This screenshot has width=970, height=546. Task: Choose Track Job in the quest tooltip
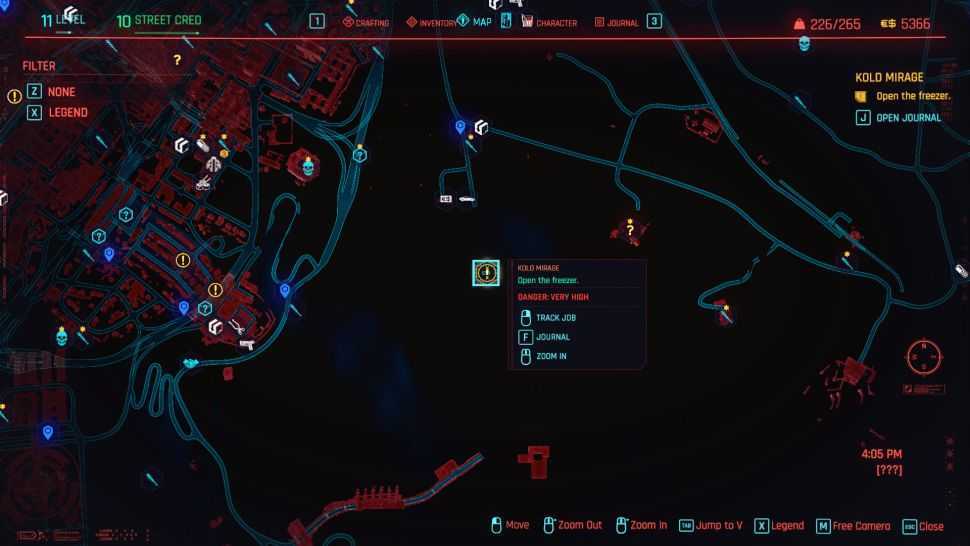click(x=555, y=318)
